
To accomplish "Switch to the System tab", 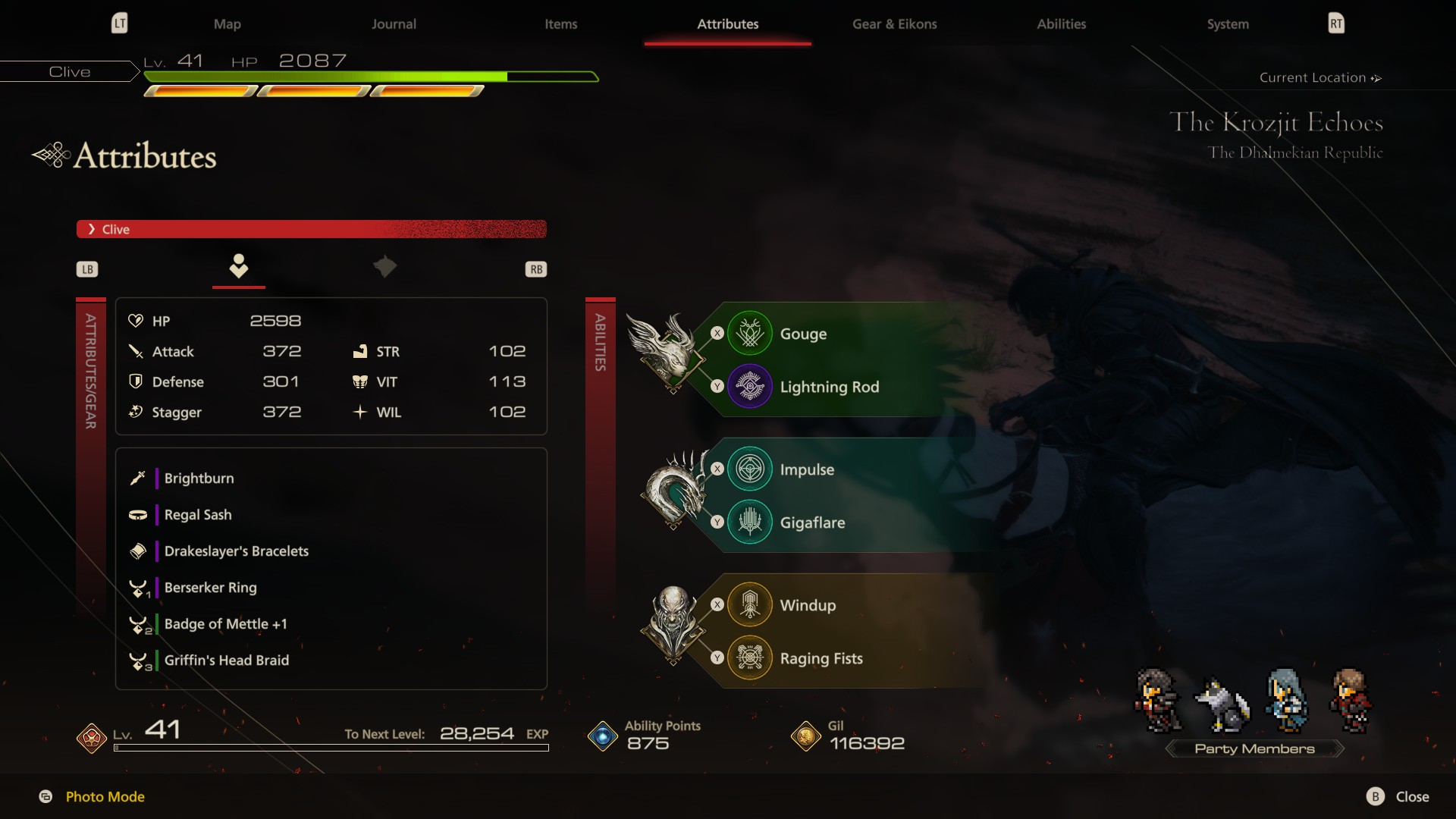I will [x=1227, y=24].
